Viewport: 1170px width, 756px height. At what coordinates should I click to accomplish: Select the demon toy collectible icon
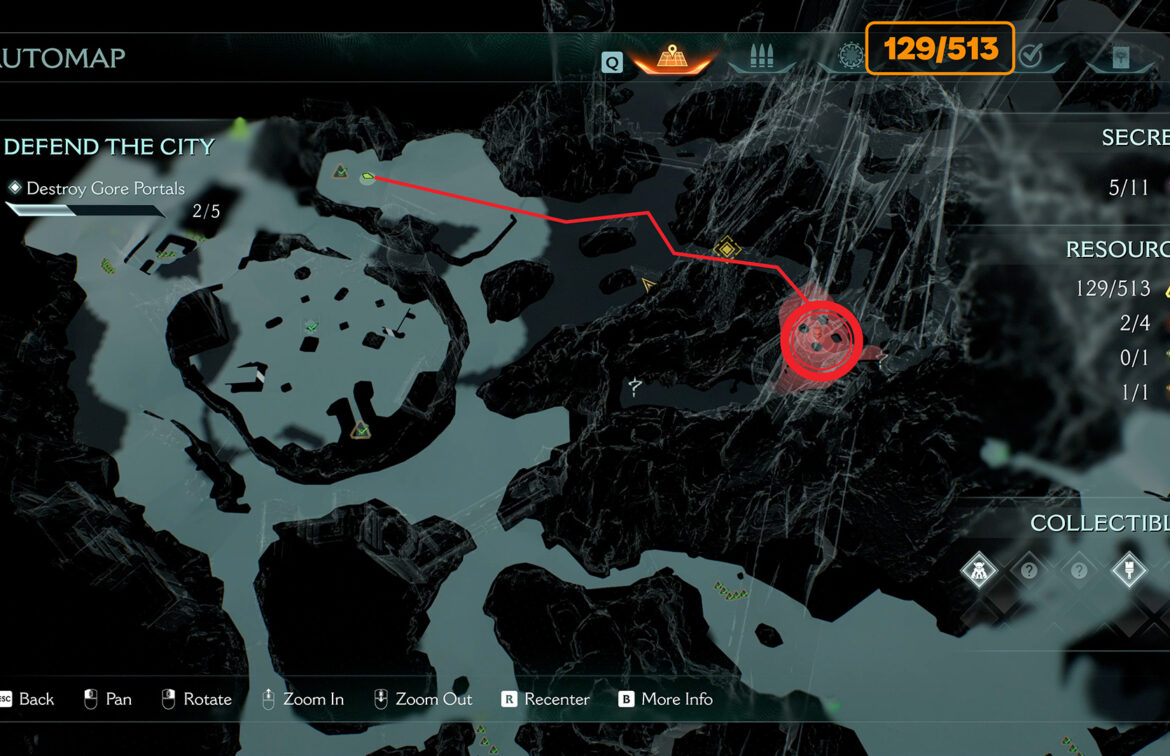click(x=978, y=571)
